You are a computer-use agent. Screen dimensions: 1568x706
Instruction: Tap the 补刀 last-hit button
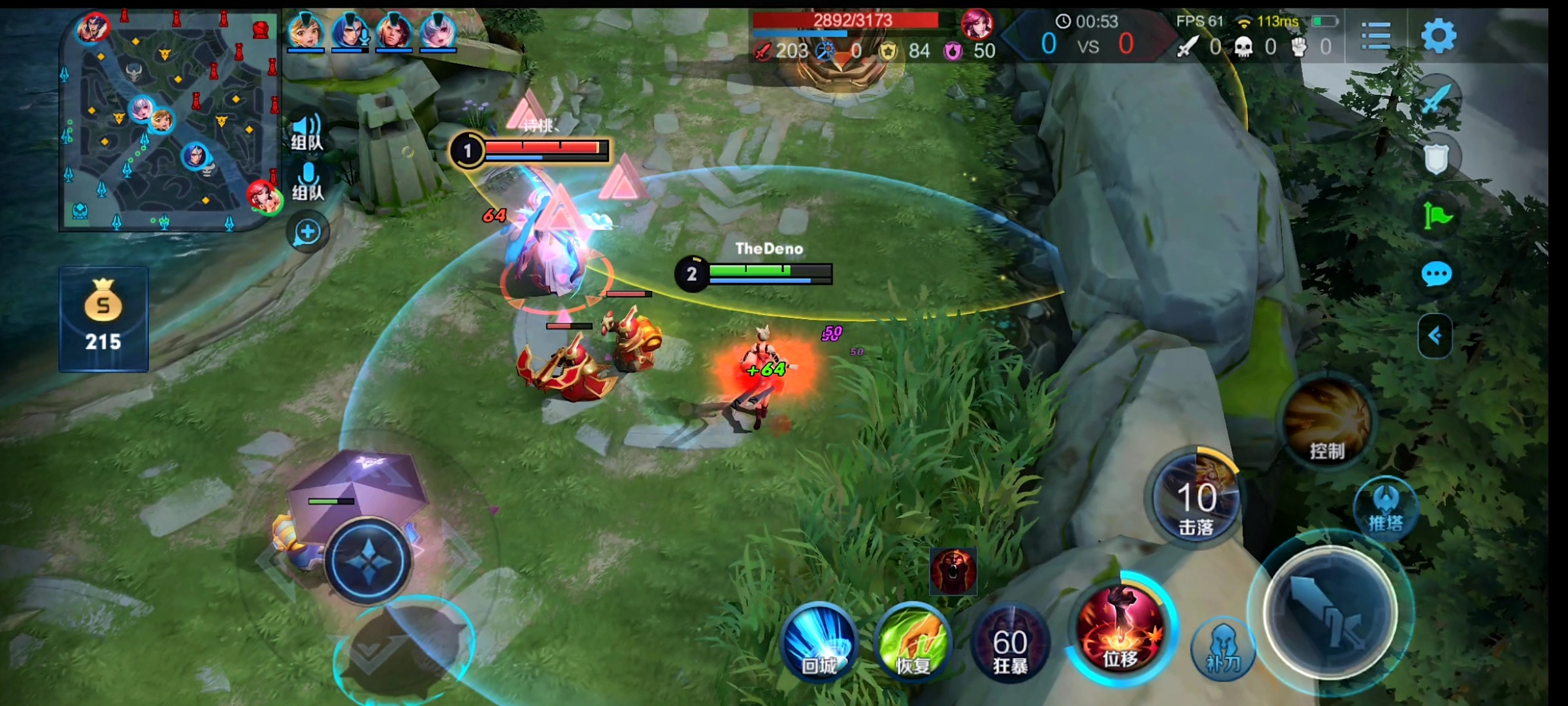[1222, 648]
